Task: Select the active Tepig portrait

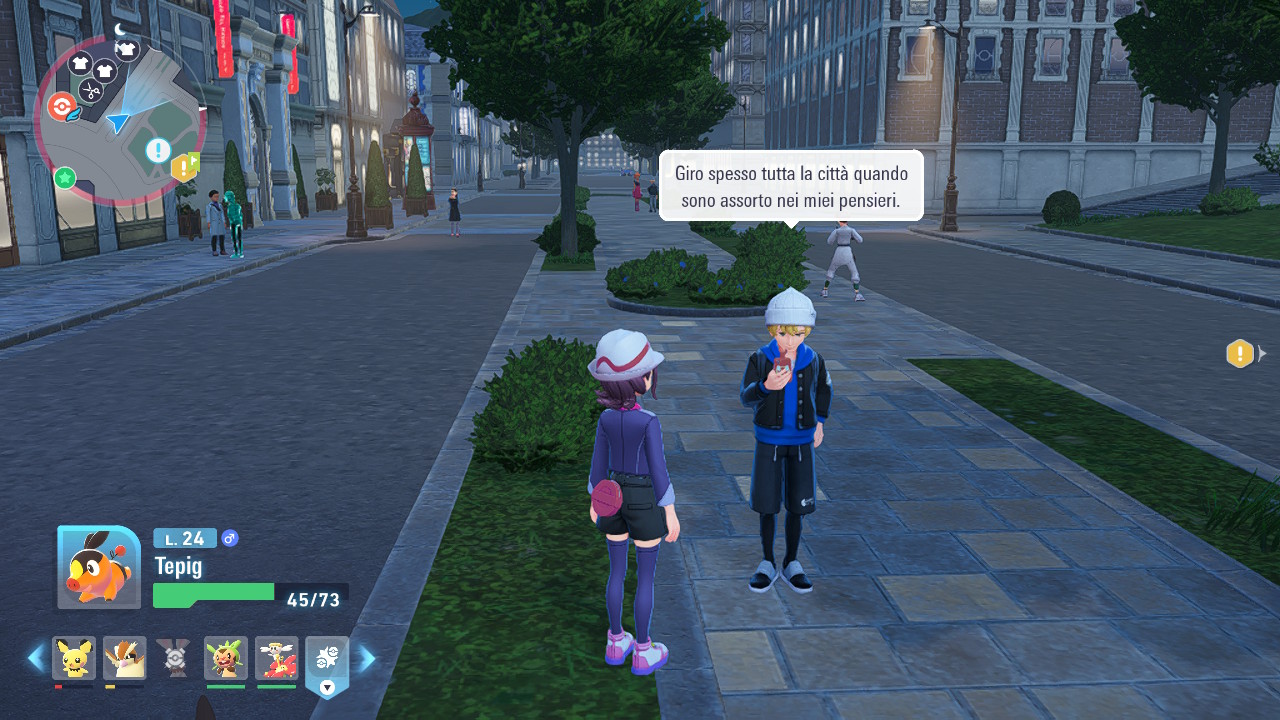Action: click(x=99, y=567)
